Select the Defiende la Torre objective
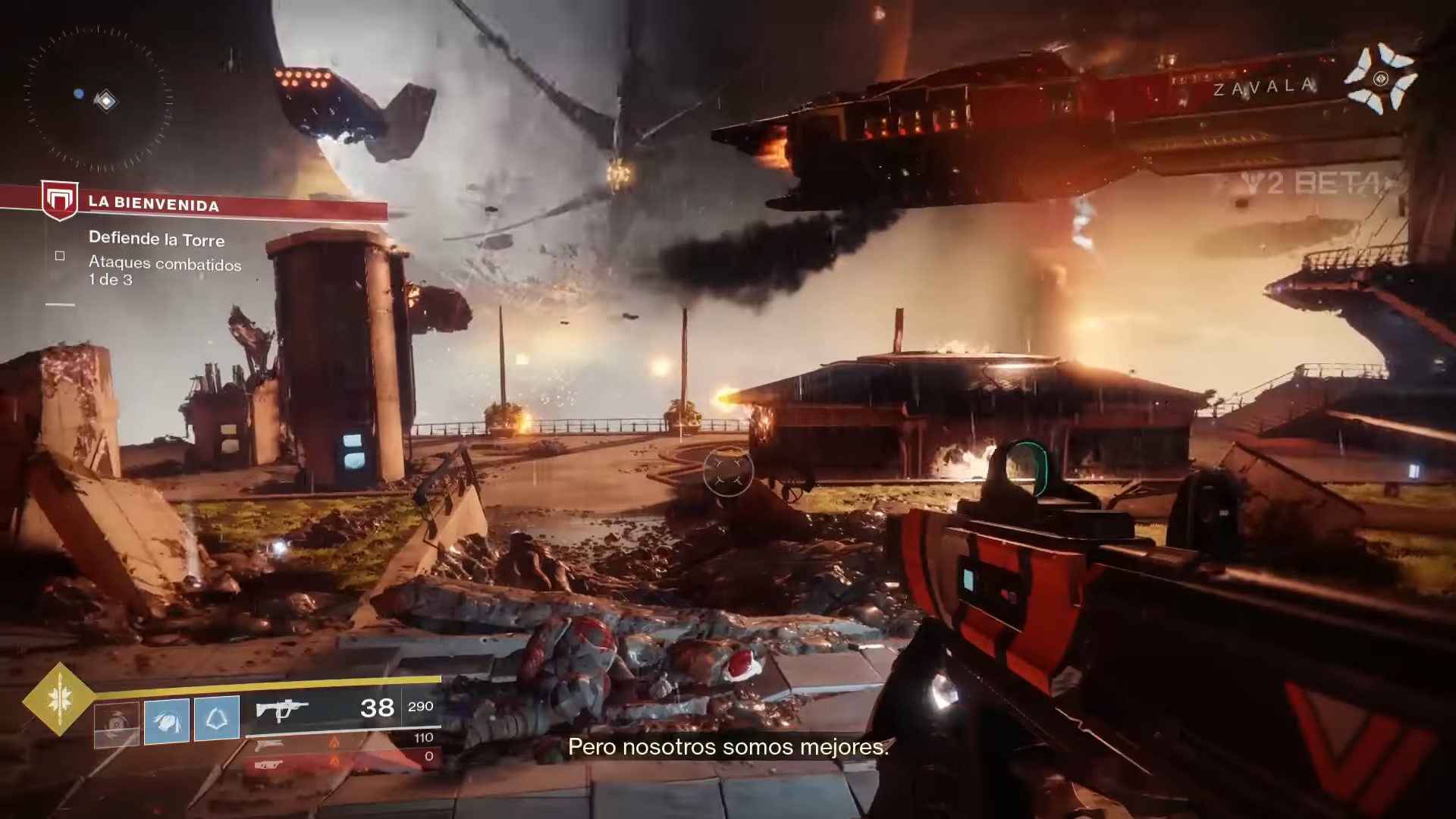The width and height of the screenshot is (1456, 819). pos(156,239)
